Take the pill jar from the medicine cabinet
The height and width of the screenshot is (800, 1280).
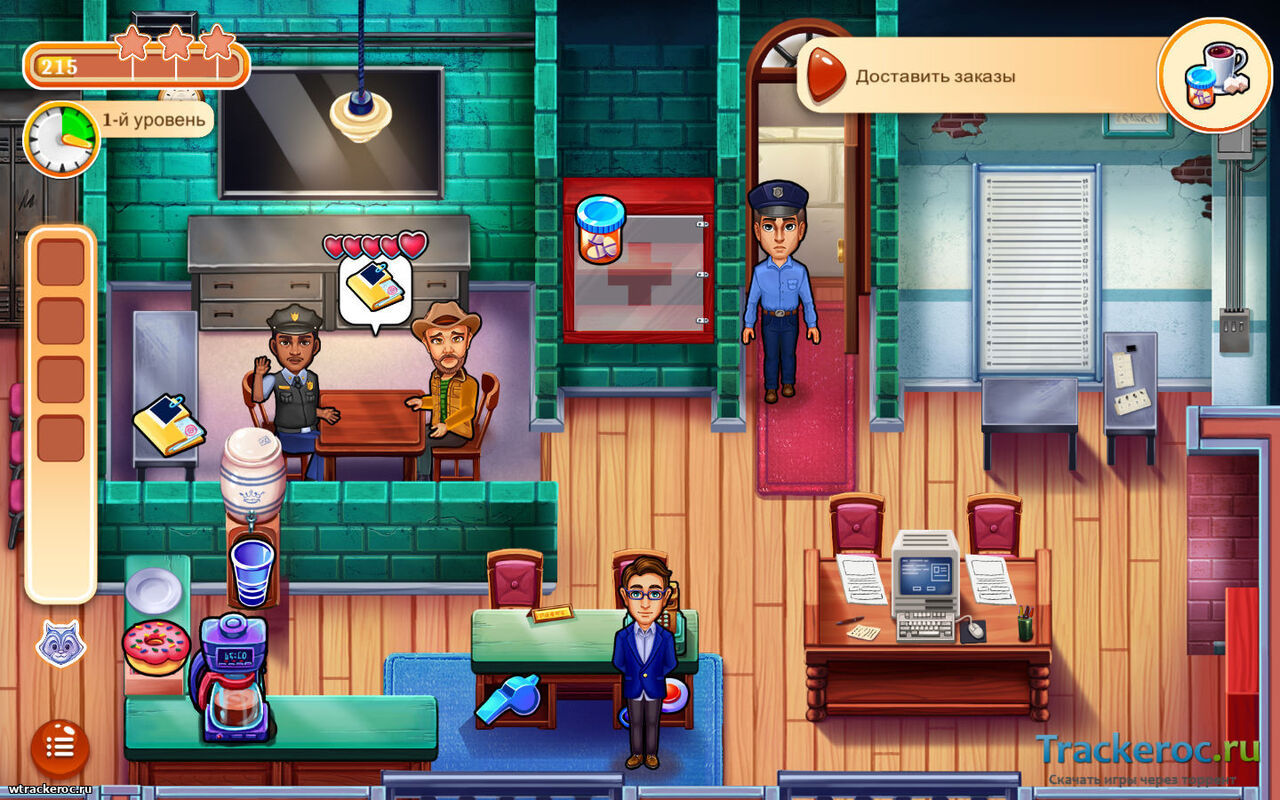pyautogui.click(x=601, y=230)
